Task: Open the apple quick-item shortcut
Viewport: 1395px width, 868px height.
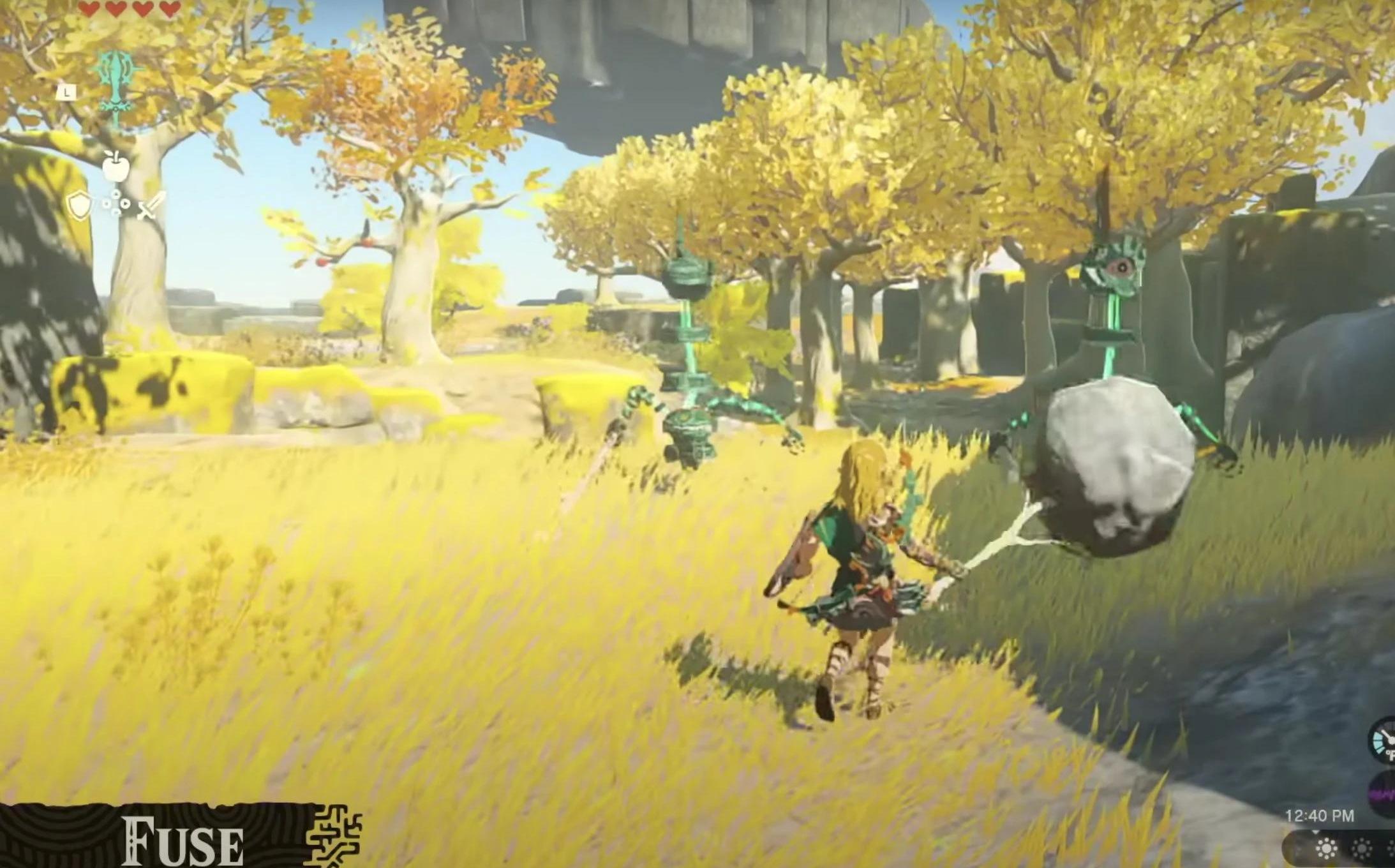Action: [x=116, y=167]
